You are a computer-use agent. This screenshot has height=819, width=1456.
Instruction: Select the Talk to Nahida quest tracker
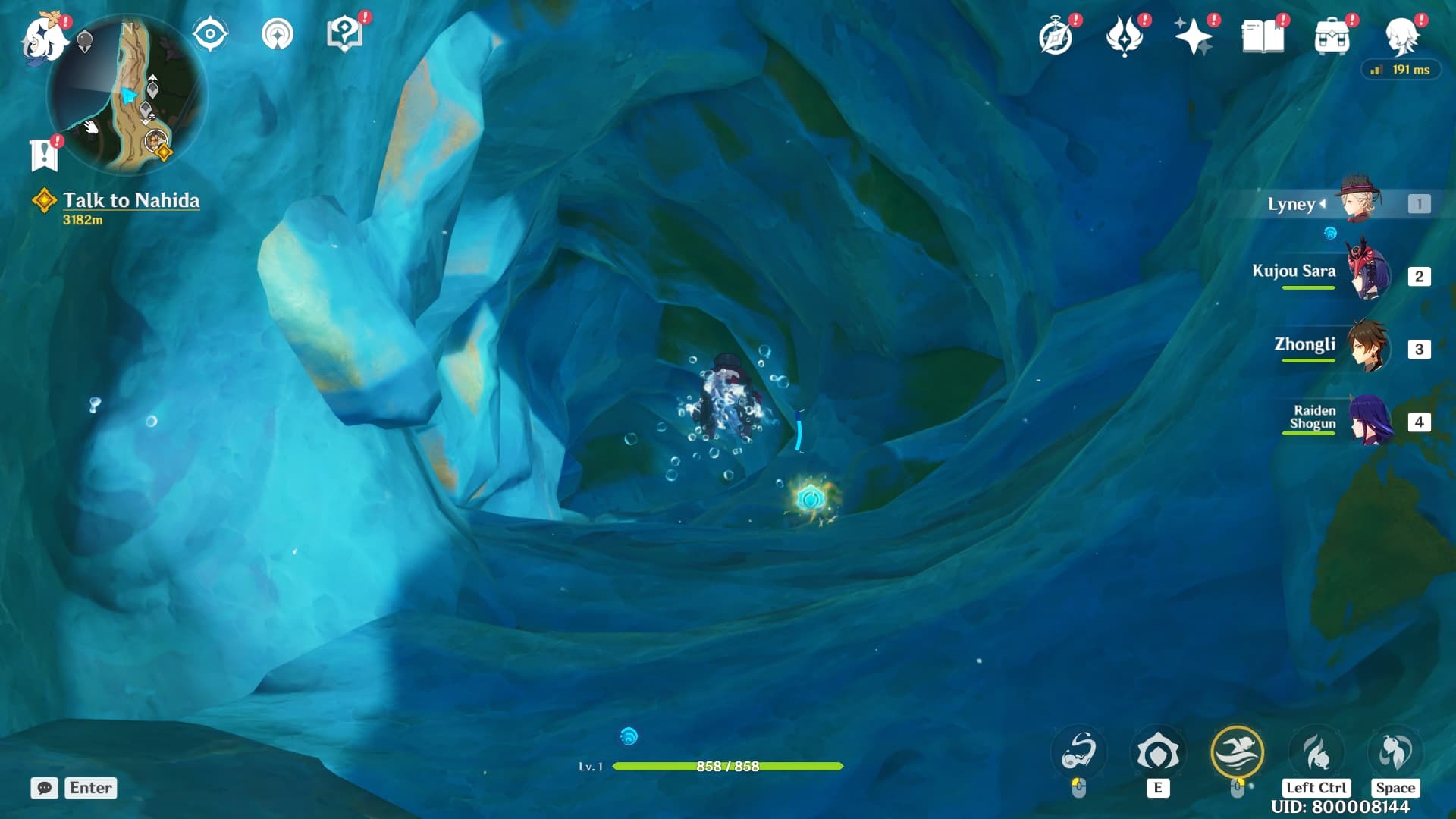[130, 200]
